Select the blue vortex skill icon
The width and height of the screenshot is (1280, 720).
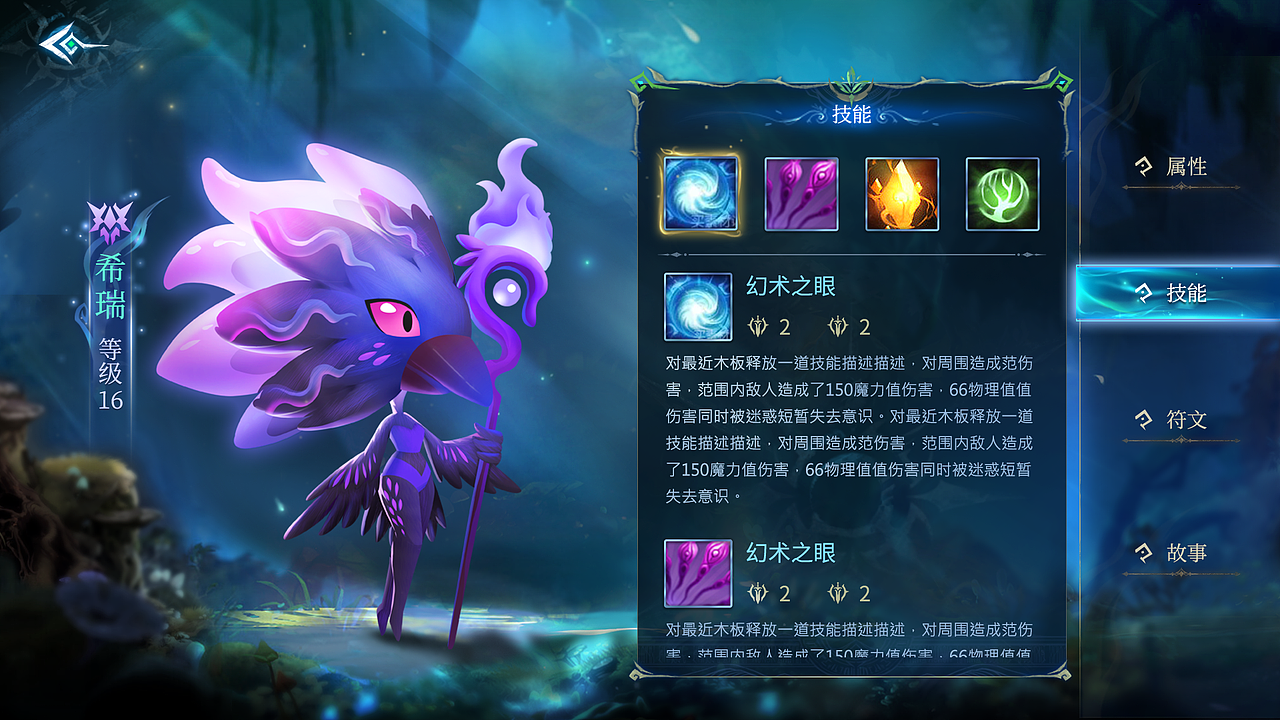tap(700, 194)
